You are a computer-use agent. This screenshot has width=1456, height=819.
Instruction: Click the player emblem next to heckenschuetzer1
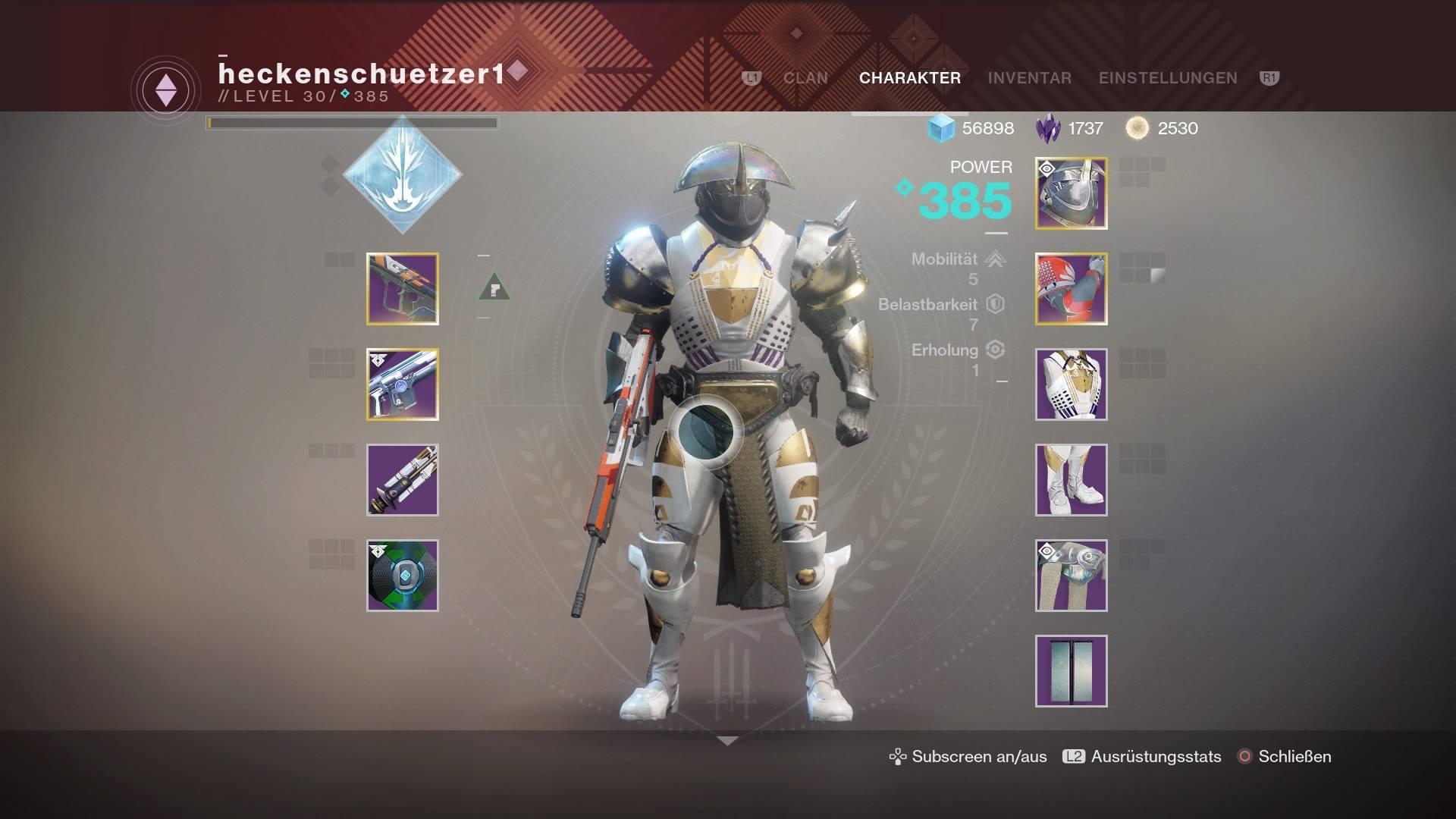point(166,91)
